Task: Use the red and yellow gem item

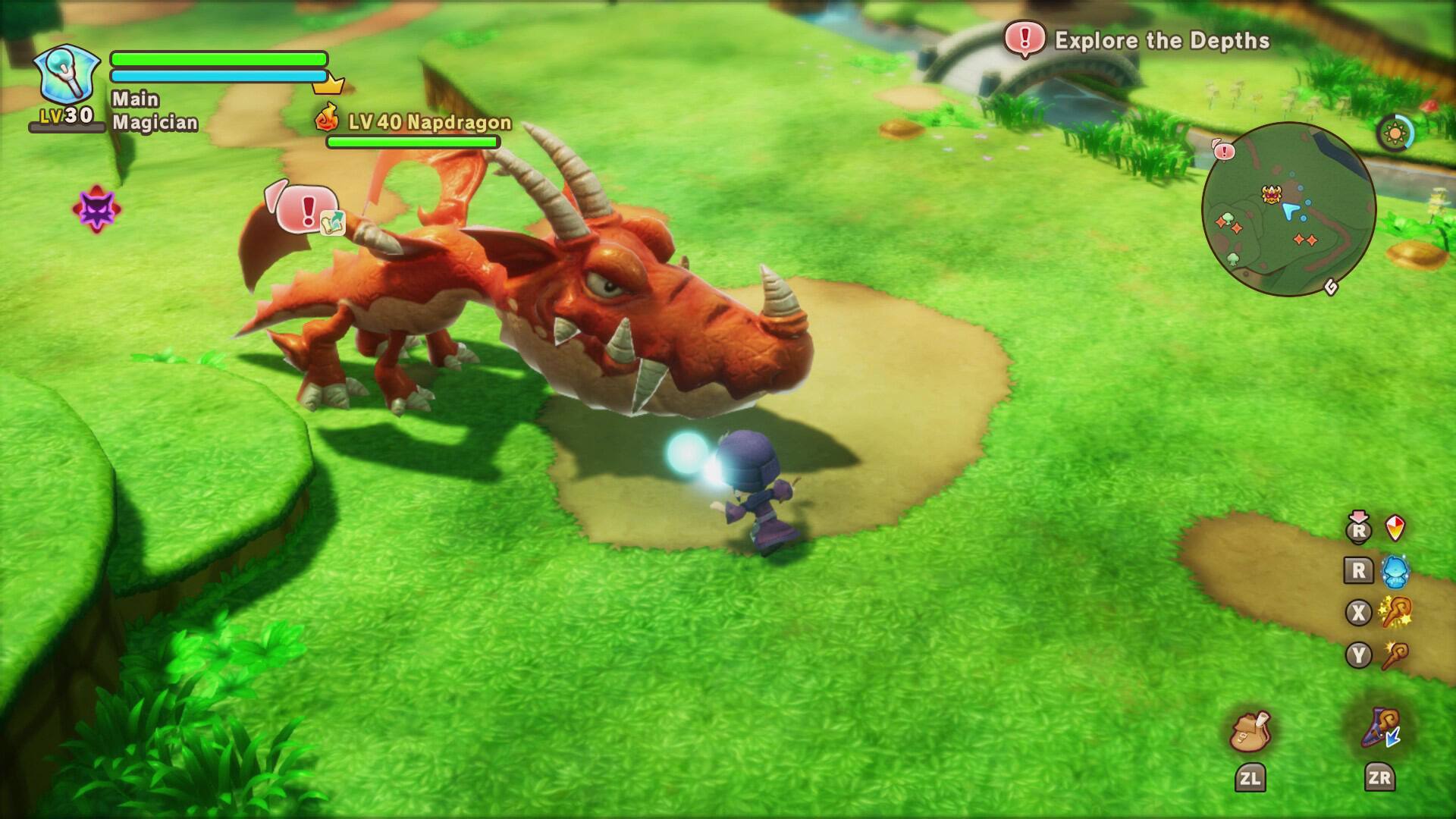Action: tap(1395, 528)
